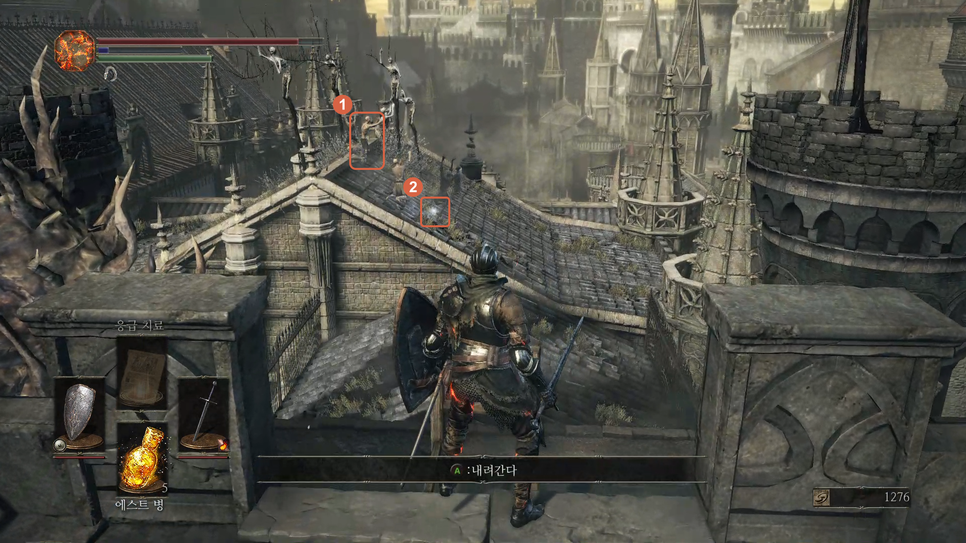The height and width of the screenshot is (543, 966).
Task: Use the 에스트 병 flask slot
Action: click(141, 458)
